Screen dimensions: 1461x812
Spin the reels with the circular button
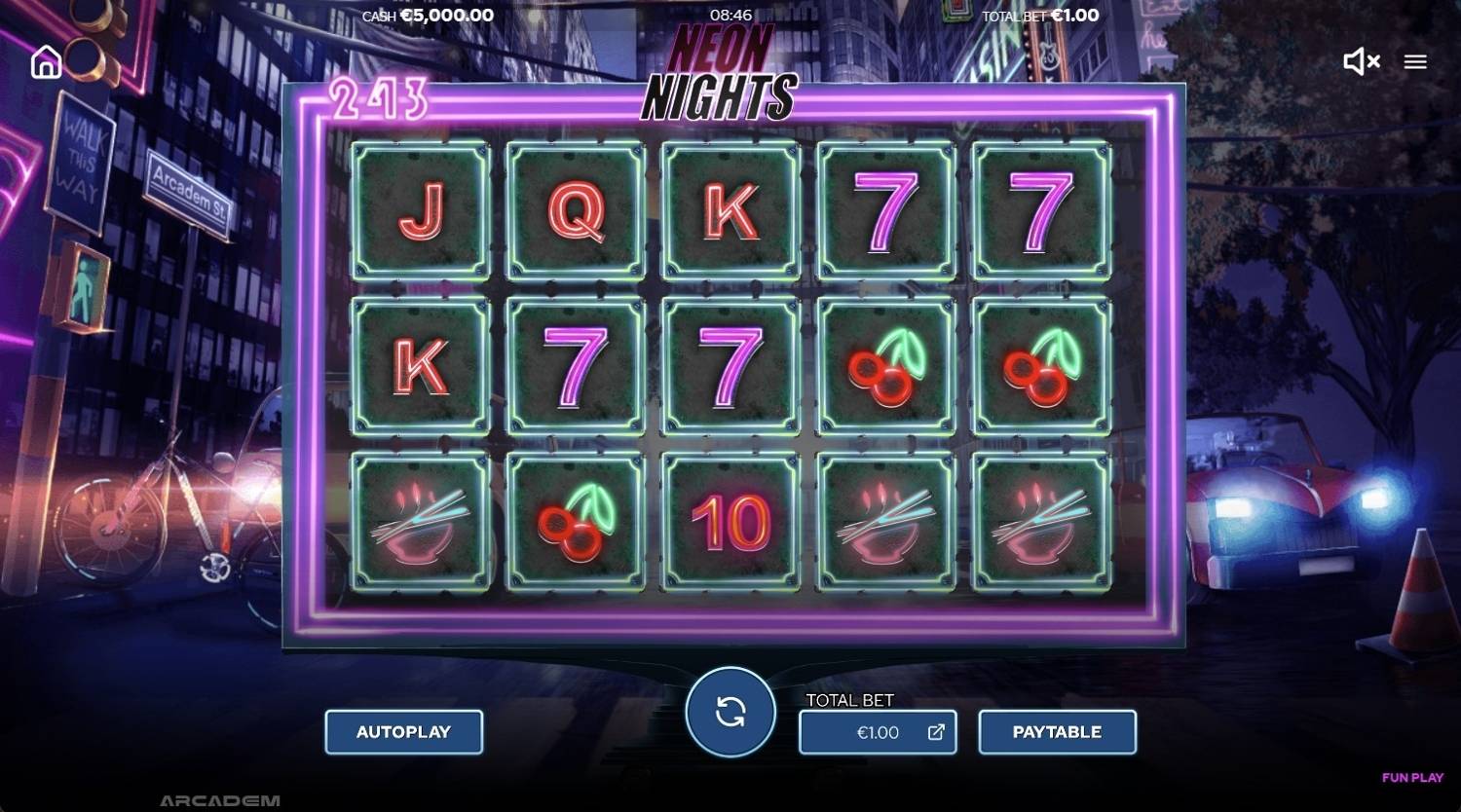(x=730, y=712)
